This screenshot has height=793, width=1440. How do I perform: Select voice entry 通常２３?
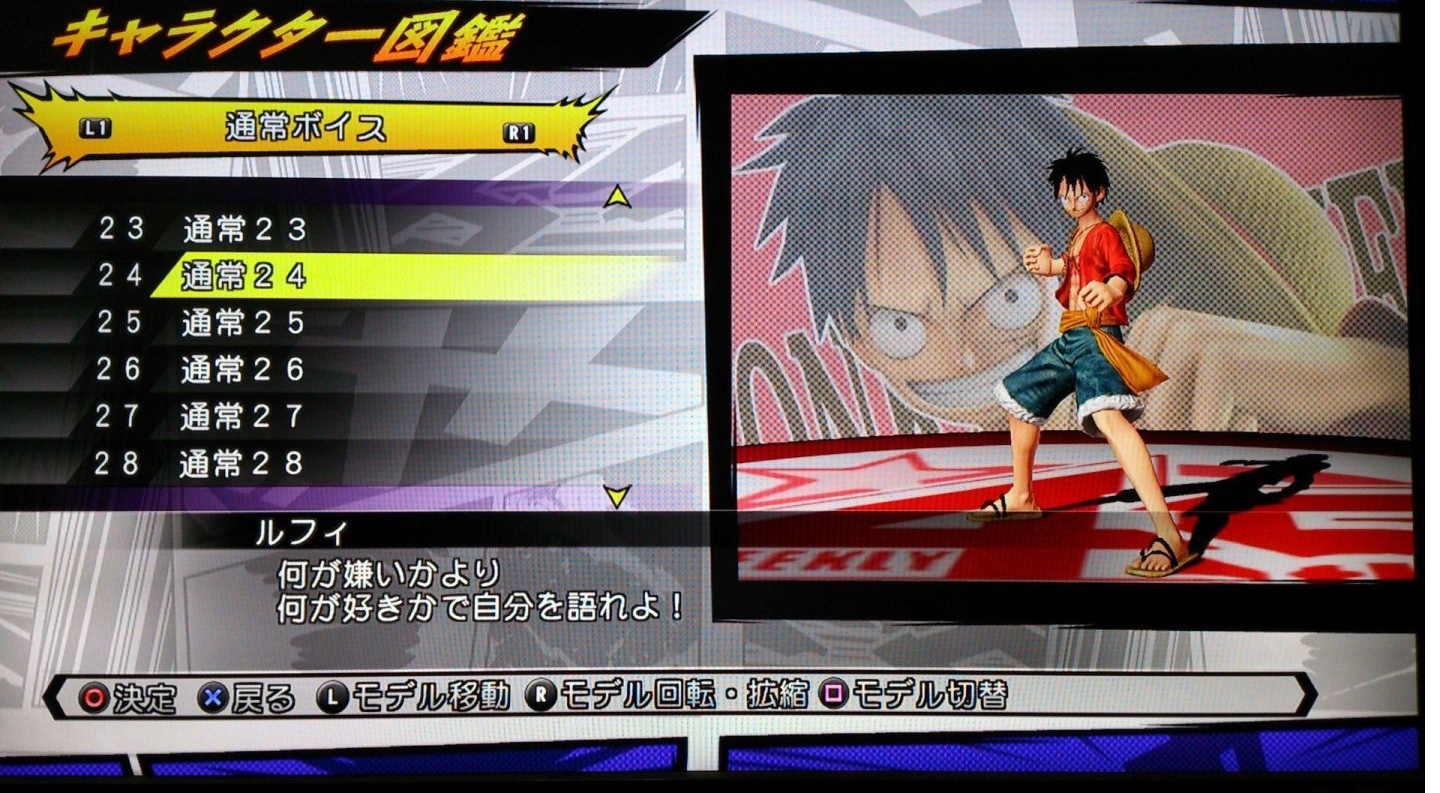pos(244,230)
